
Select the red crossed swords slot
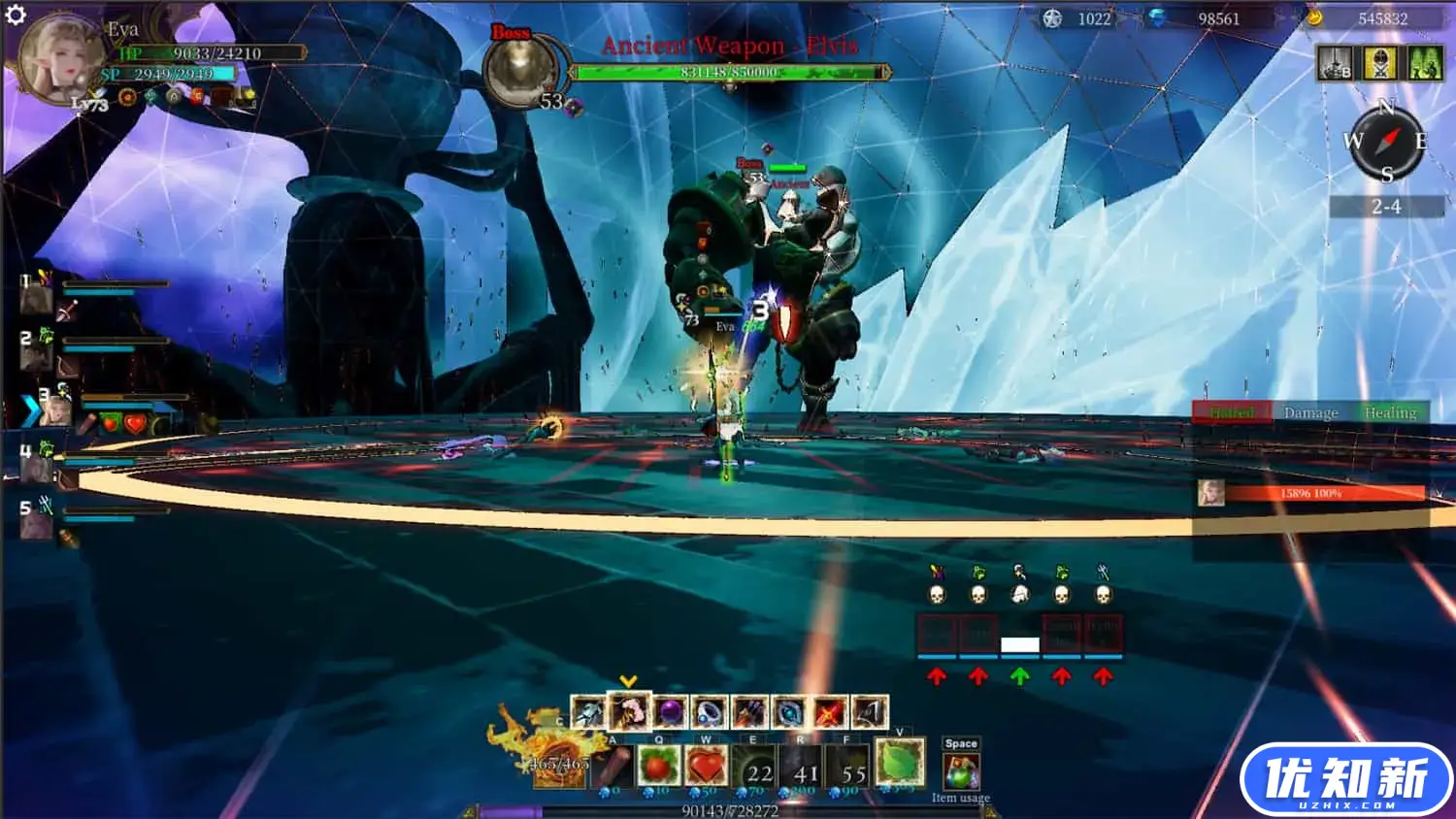pyautogui.click(x=829, y=713)
